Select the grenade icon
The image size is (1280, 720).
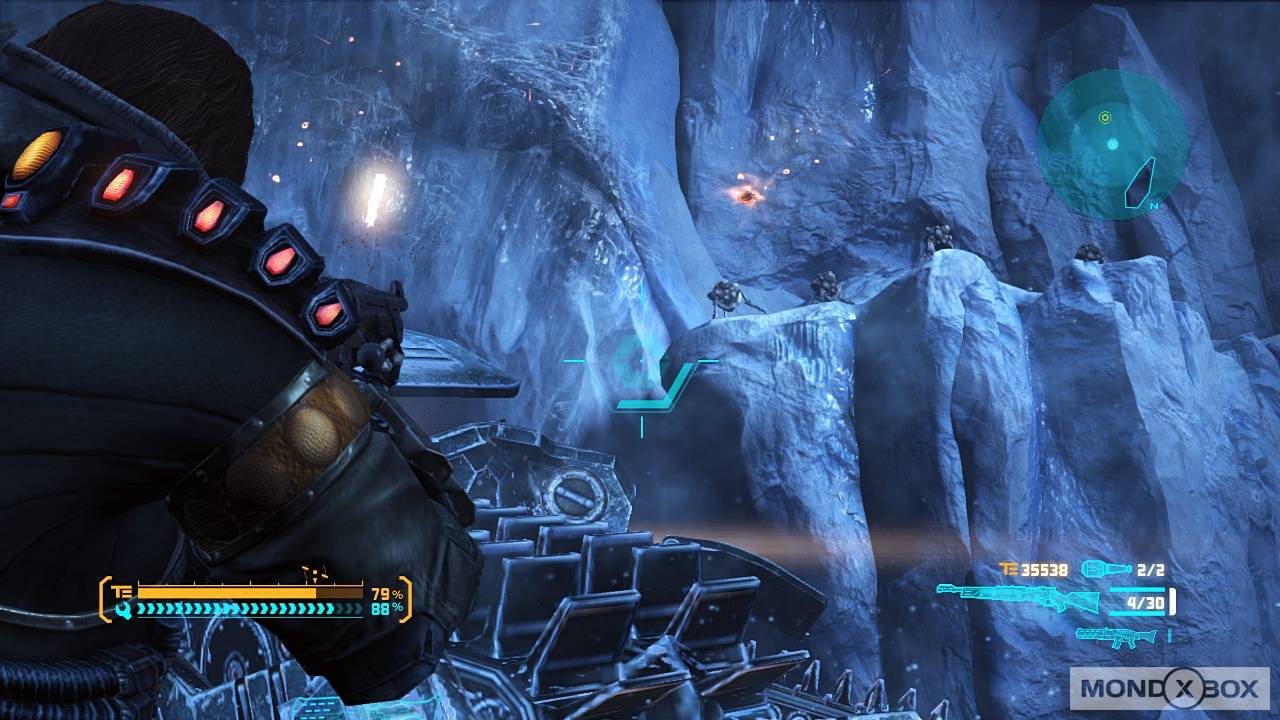1105,570
